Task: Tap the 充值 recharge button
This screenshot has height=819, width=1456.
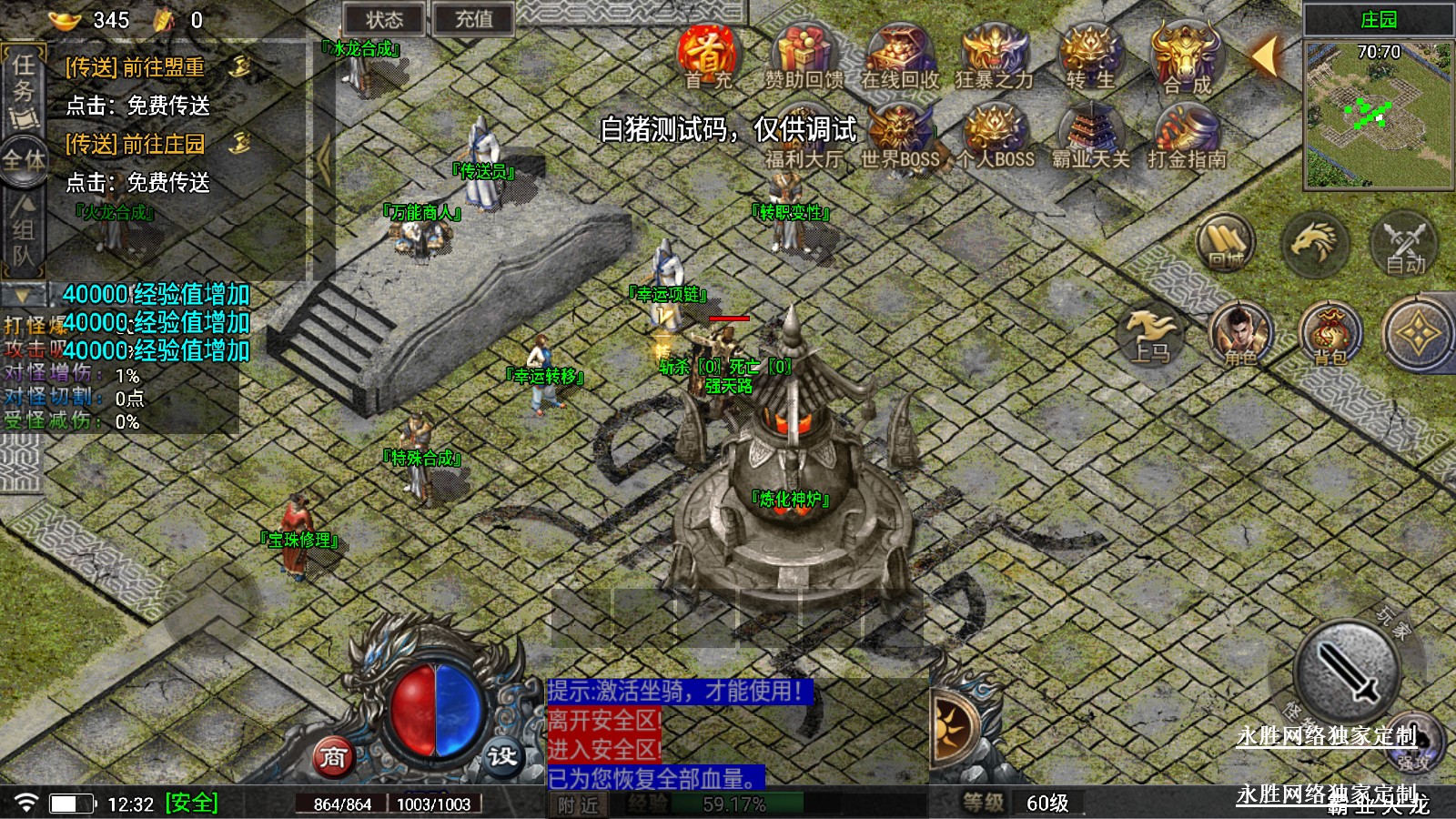Action: (472, 19)
